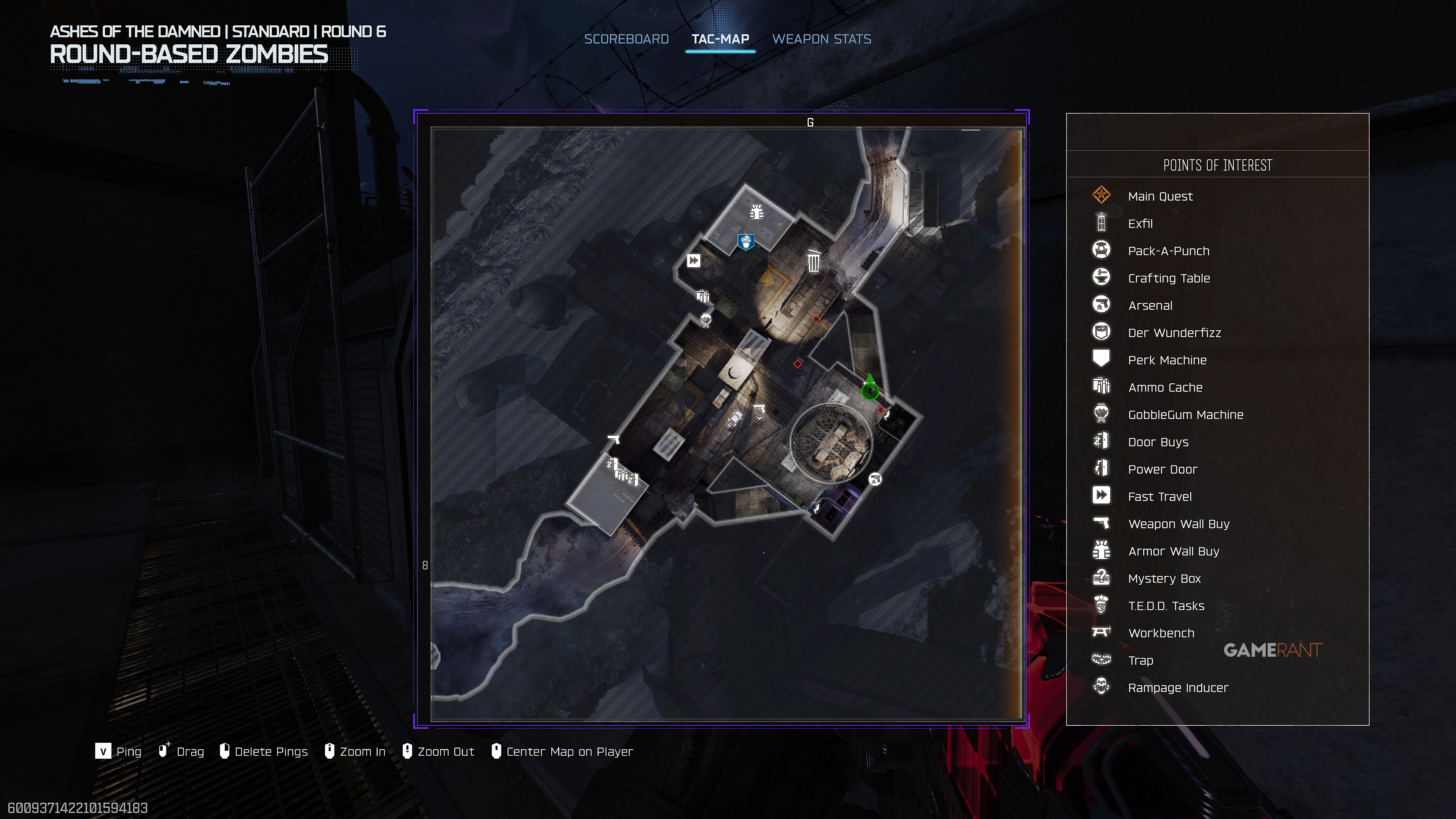Select the blue perk machine shield marker

pos(746,242)
